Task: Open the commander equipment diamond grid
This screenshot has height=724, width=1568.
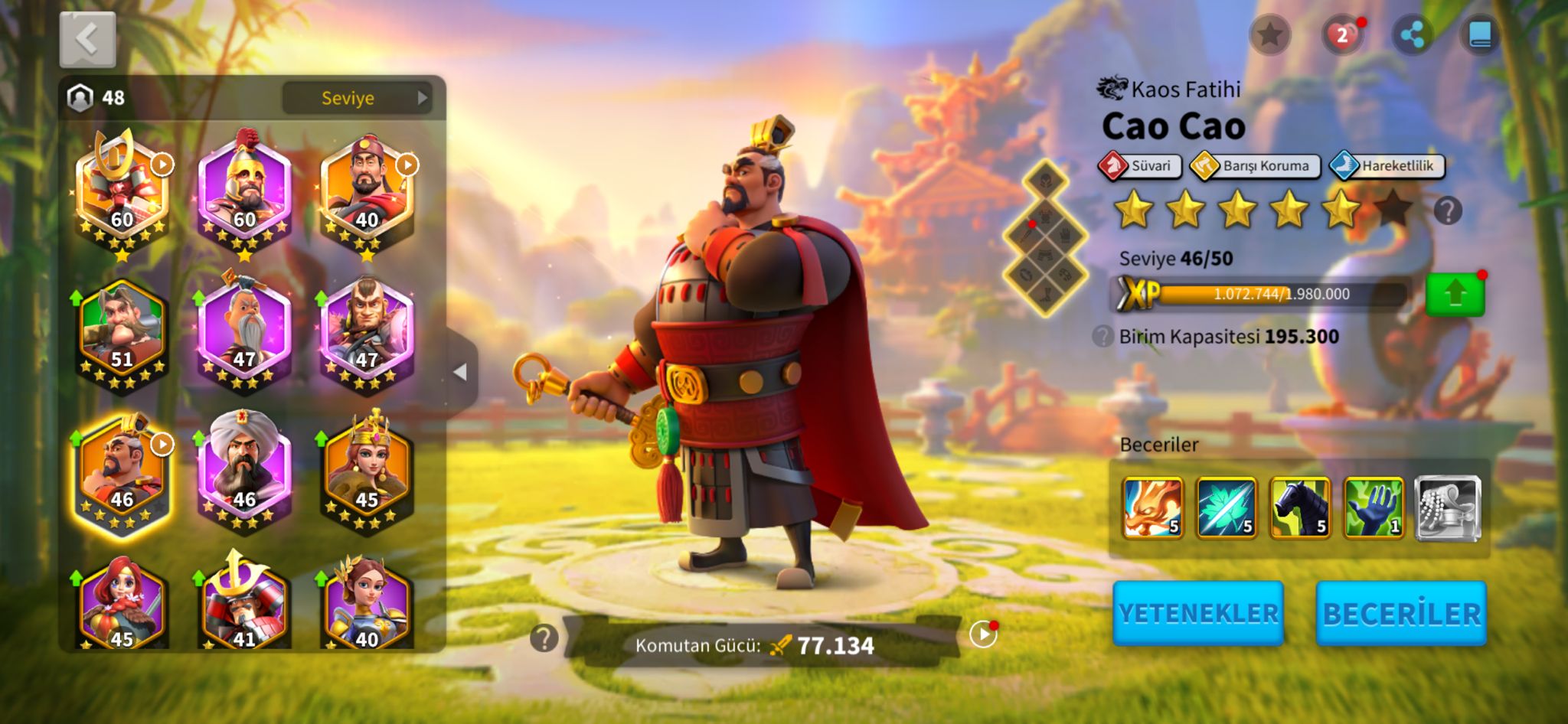Action: click(1045, 239)
